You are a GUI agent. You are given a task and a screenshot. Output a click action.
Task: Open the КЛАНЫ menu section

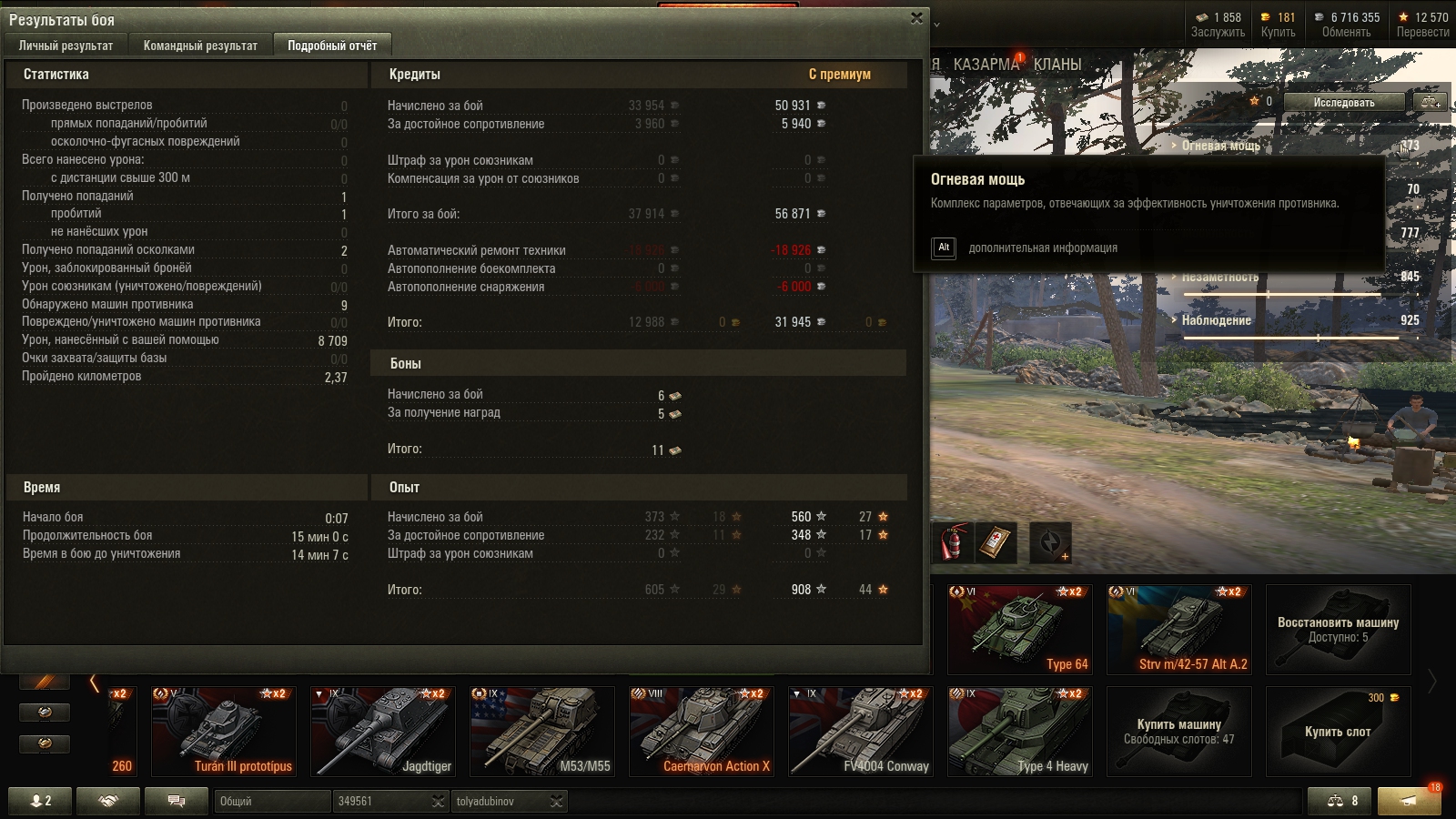click(x=1057, y=65)
